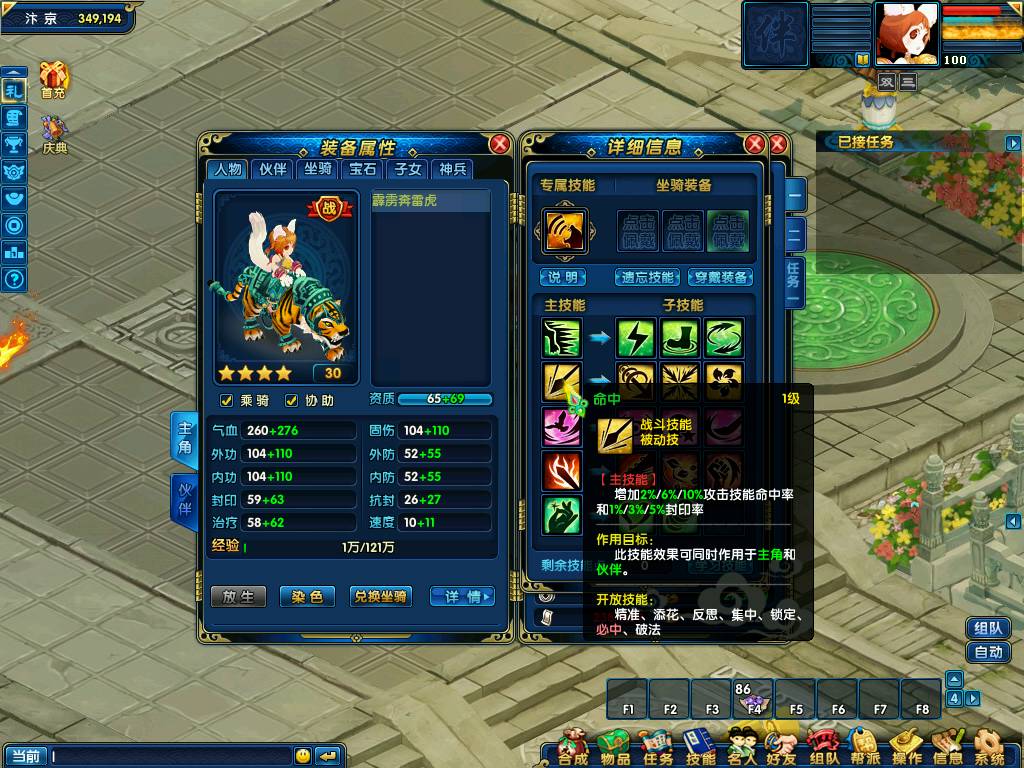Switch to the 神兵 tab
The width and height of the screenshot is (1024, 768).
(x=453, y=169)
